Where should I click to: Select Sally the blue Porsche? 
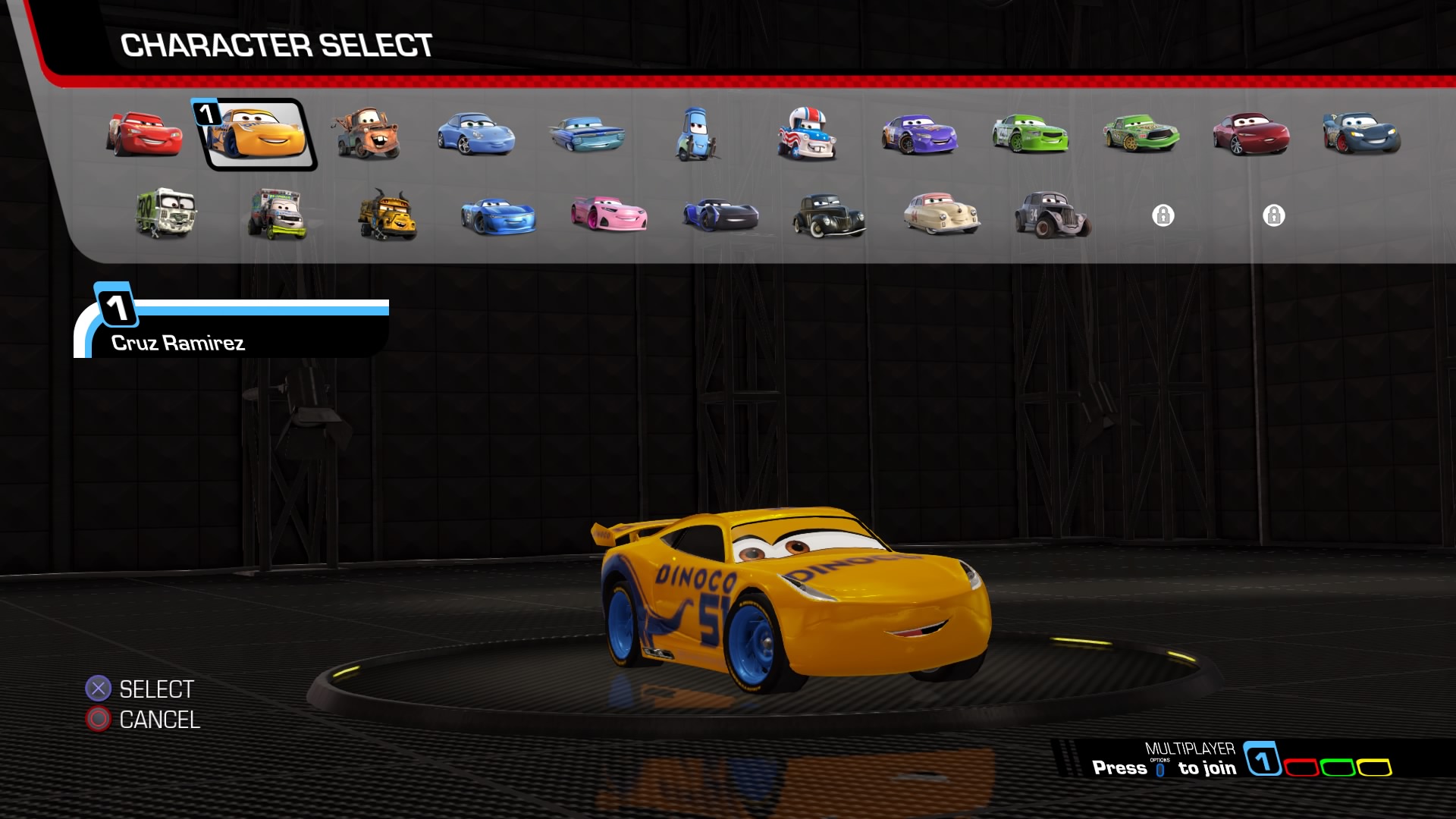(x=476, y=134)
